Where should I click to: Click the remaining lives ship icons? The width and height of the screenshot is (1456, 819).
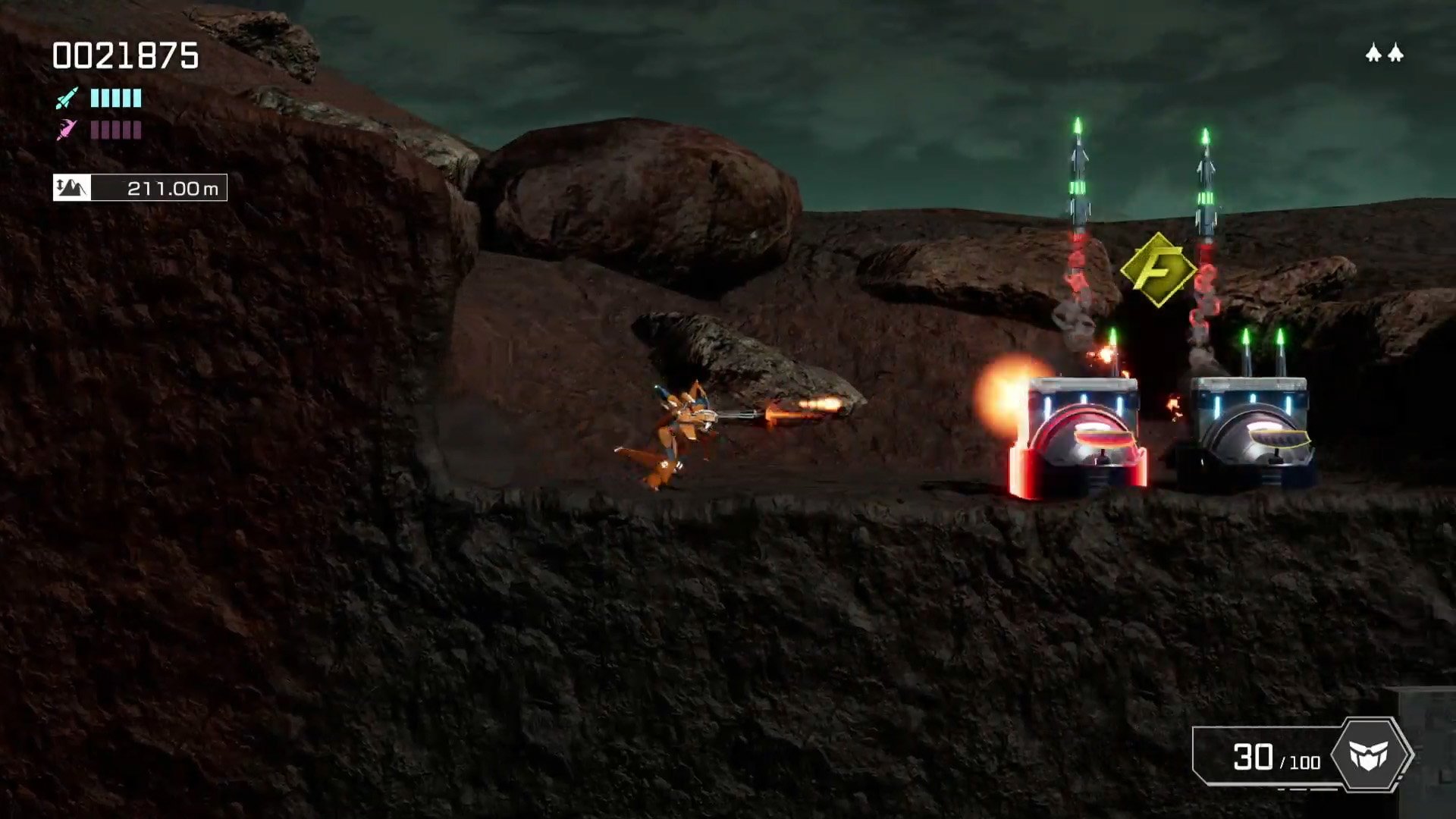pos(1385,53)
